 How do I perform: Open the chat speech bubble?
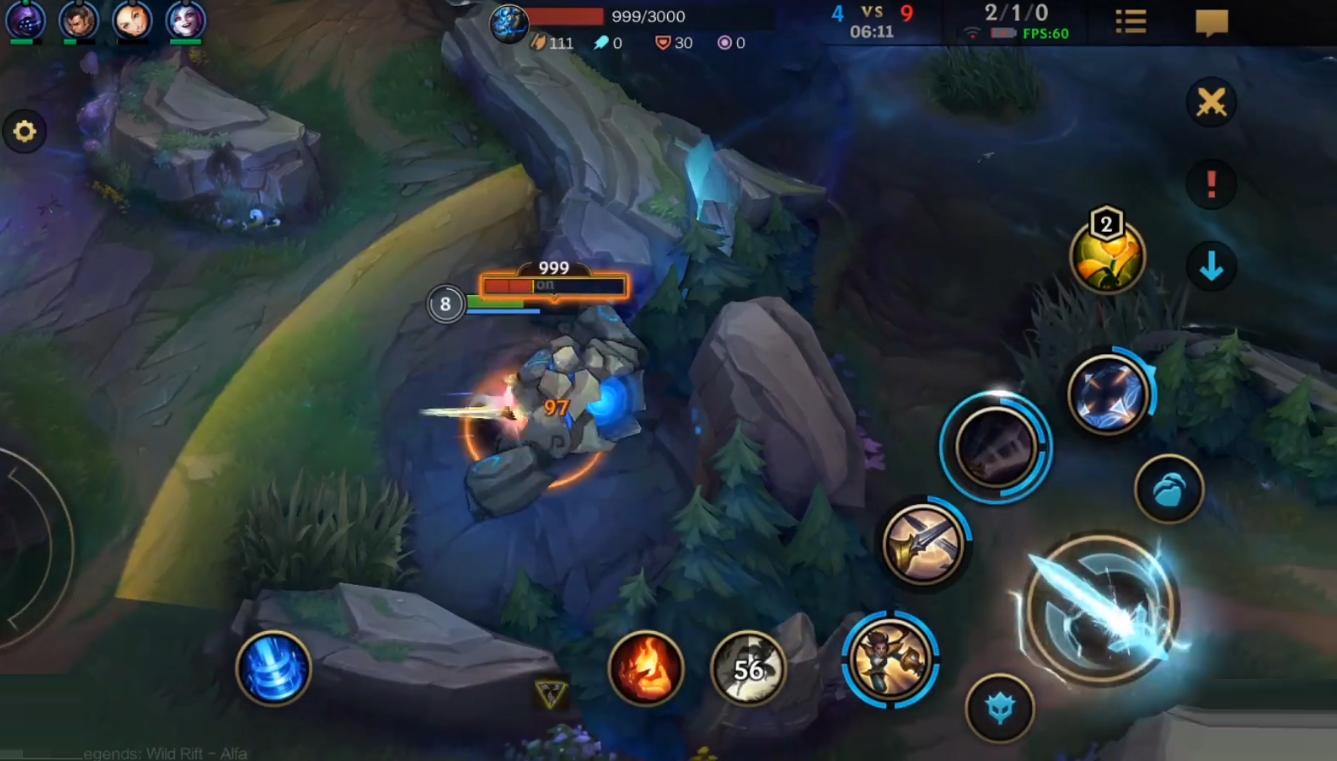click(1211, 22)
